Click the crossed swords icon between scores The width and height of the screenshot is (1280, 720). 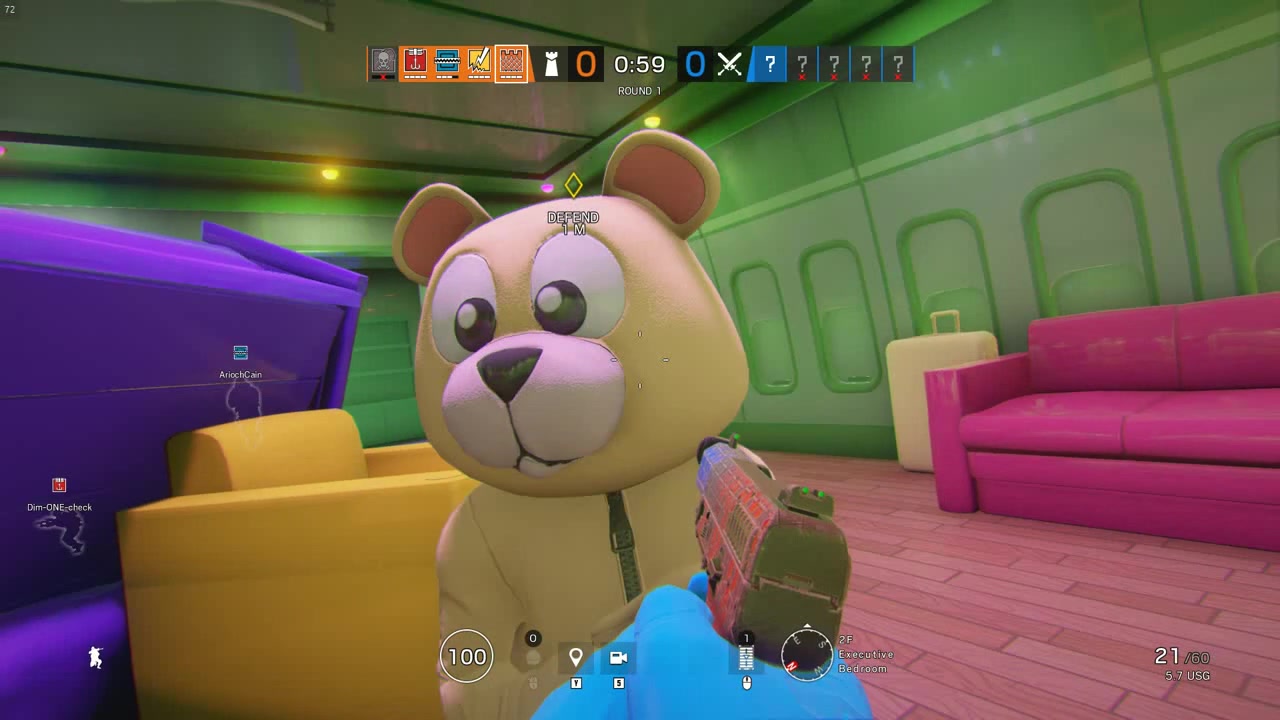pyautogui.click(x=729, y=64)
